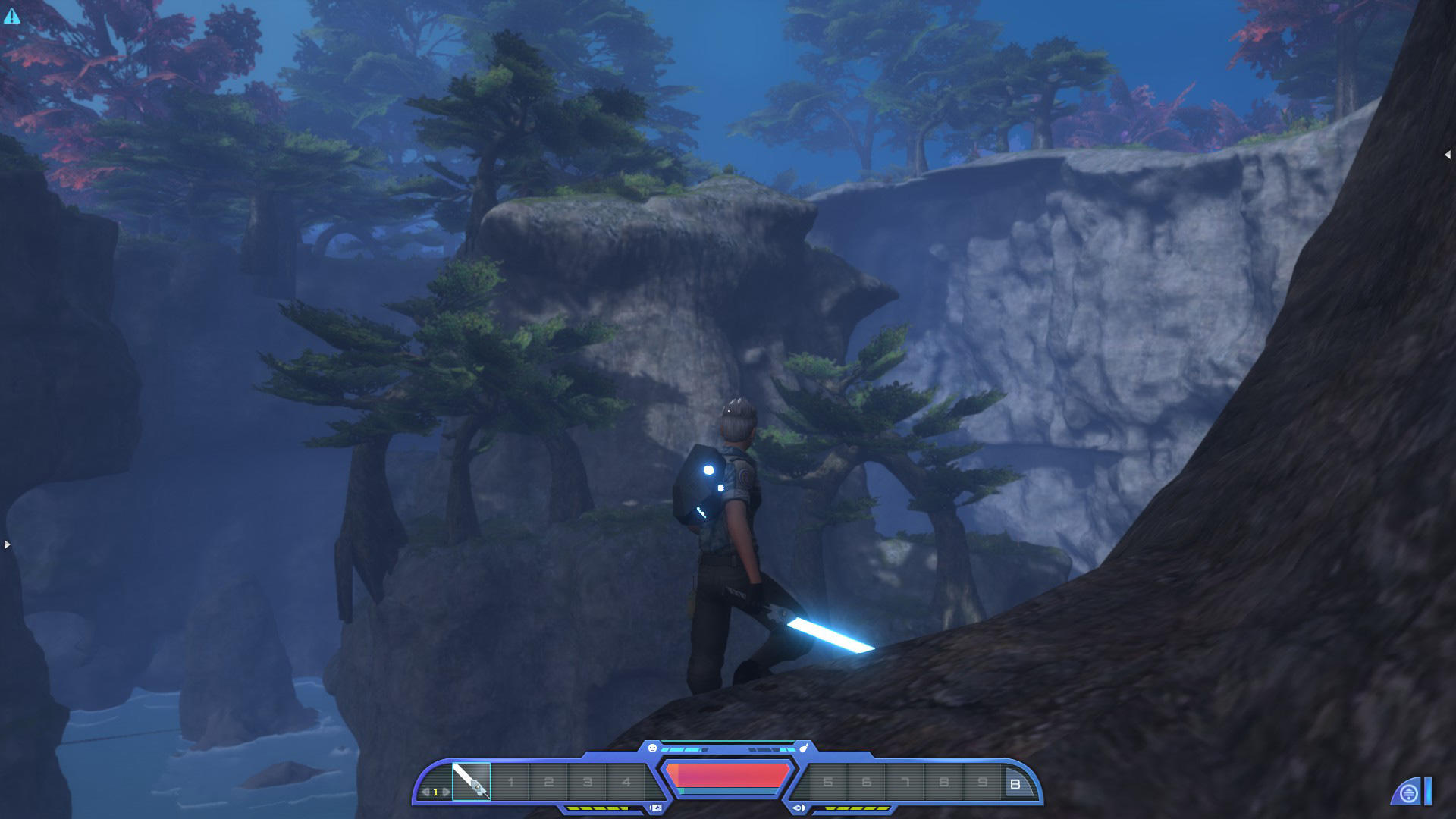
Task: Select hotbar slot 7
Action: pos(904,783)
